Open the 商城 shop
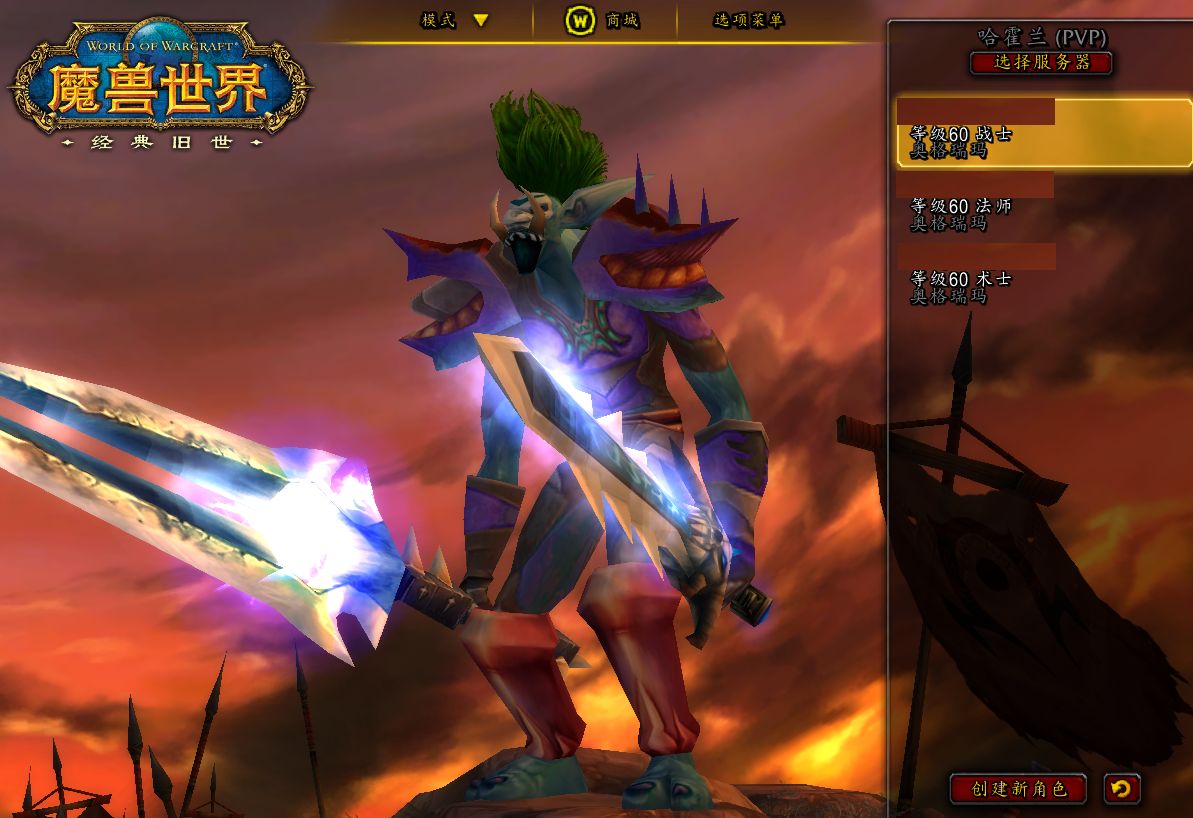This screenshot has width=1193, height=818. click(x=603, y=20)
